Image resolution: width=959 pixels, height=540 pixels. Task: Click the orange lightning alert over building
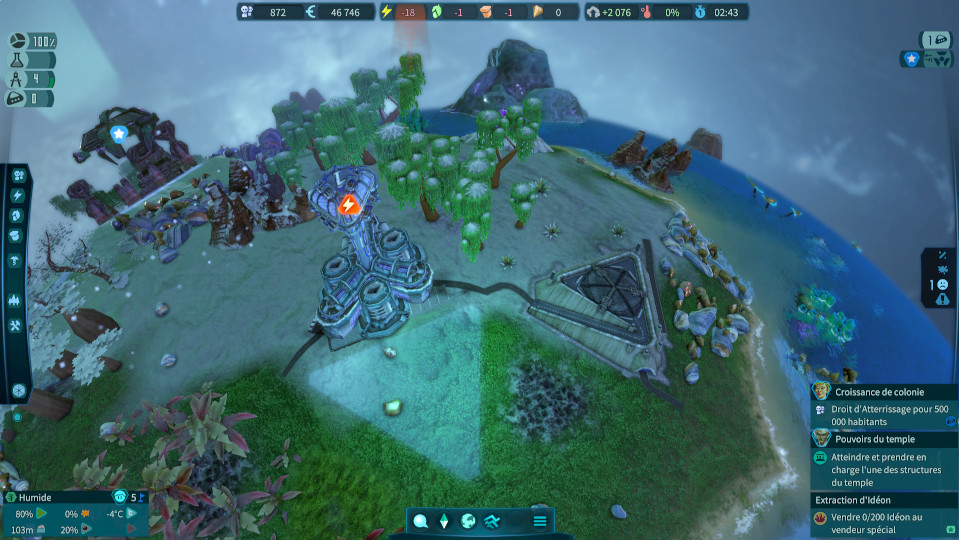348,205
